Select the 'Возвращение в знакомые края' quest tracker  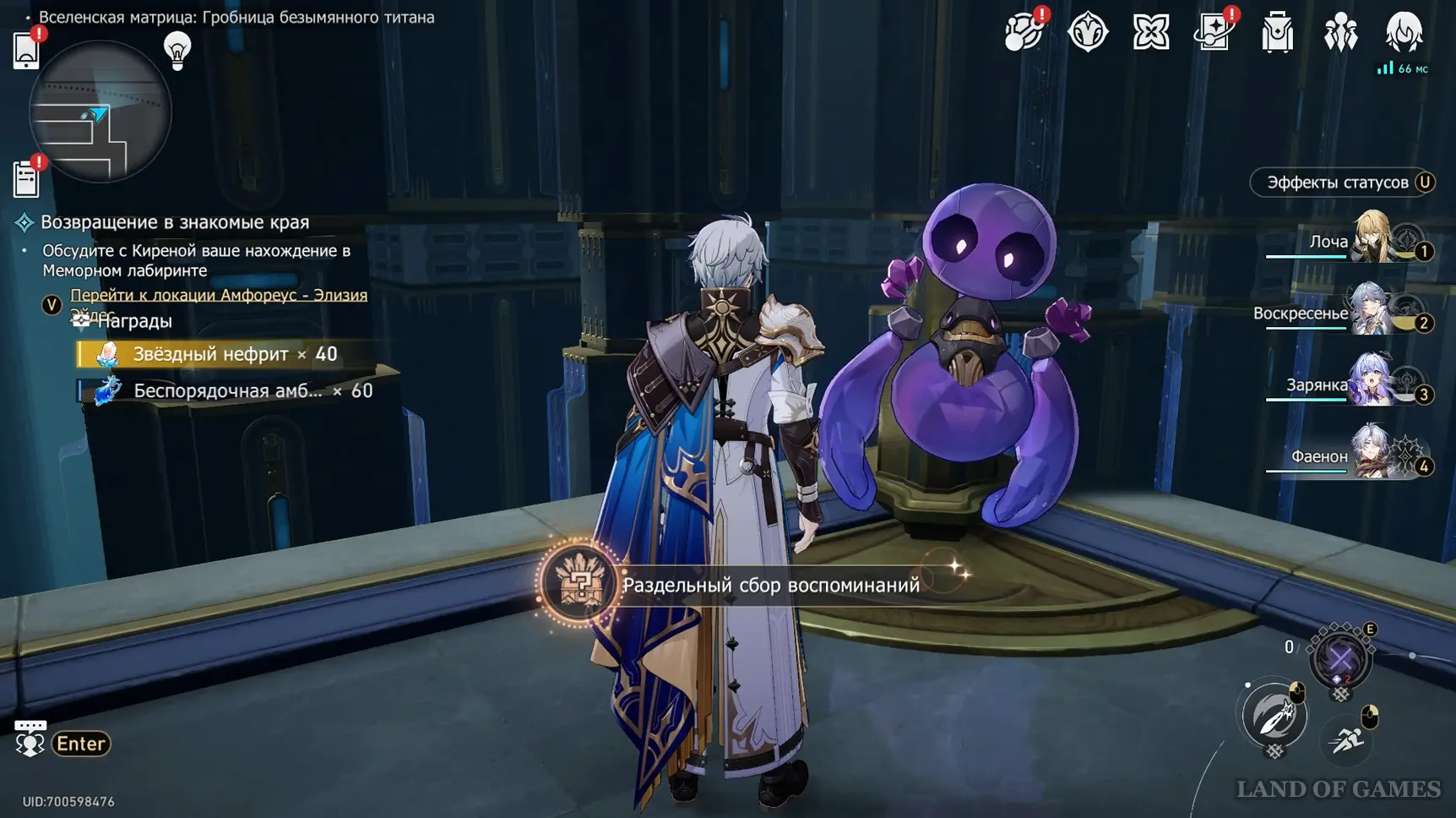click(x=174, y=222)
